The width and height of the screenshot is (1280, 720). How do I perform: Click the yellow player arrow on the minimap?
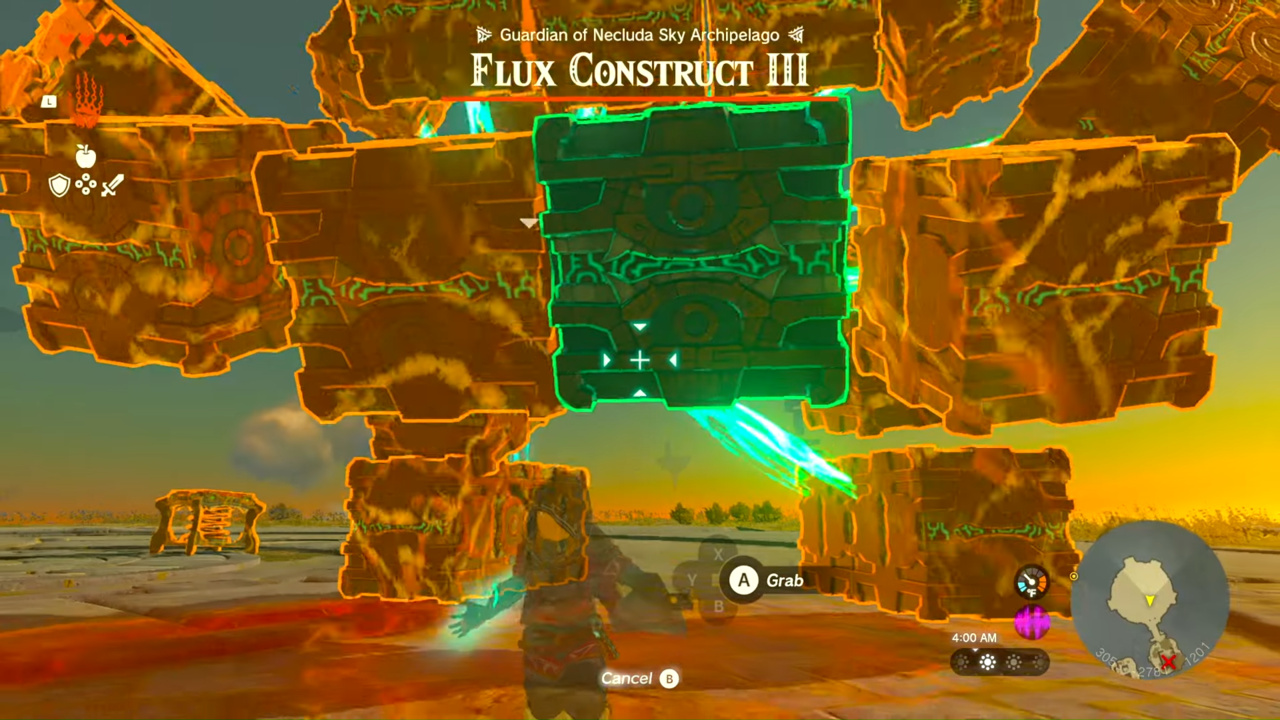tap(1152, 600)
